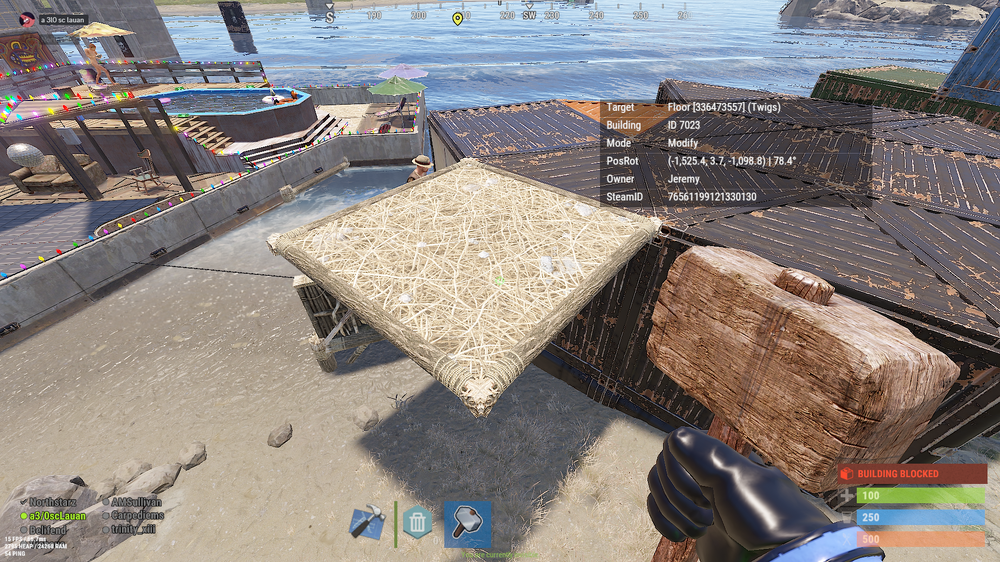Screen dimensions: 1000x562
Task: Click the trash can remover tool icon
Action: point(417,523)
